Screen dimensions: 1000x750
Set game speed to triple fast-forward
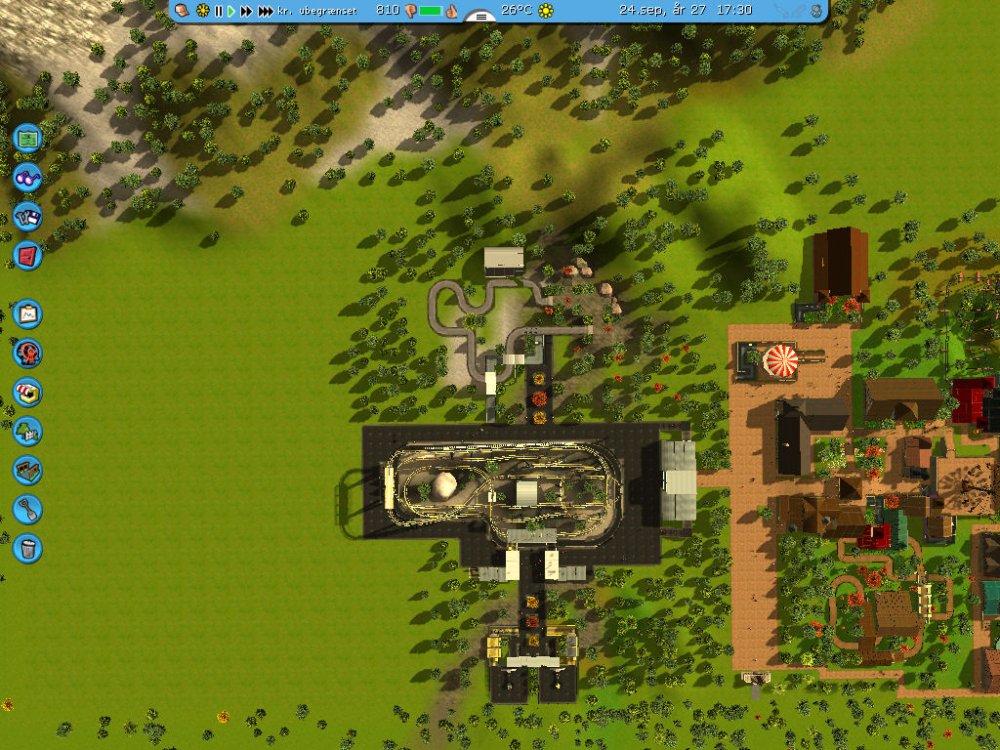pyautogui.click(x=265, y=10)
